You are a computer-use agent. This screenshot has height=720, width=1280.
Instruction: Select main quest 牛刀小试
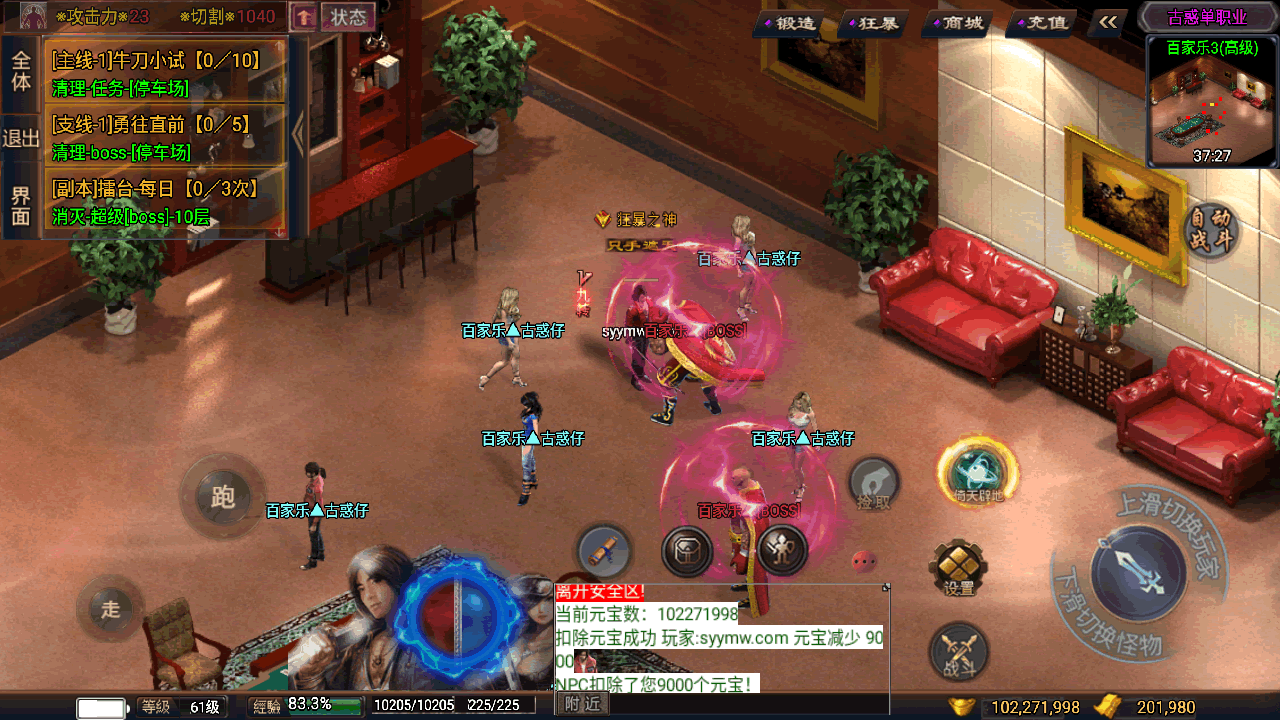tap(165, 73)
